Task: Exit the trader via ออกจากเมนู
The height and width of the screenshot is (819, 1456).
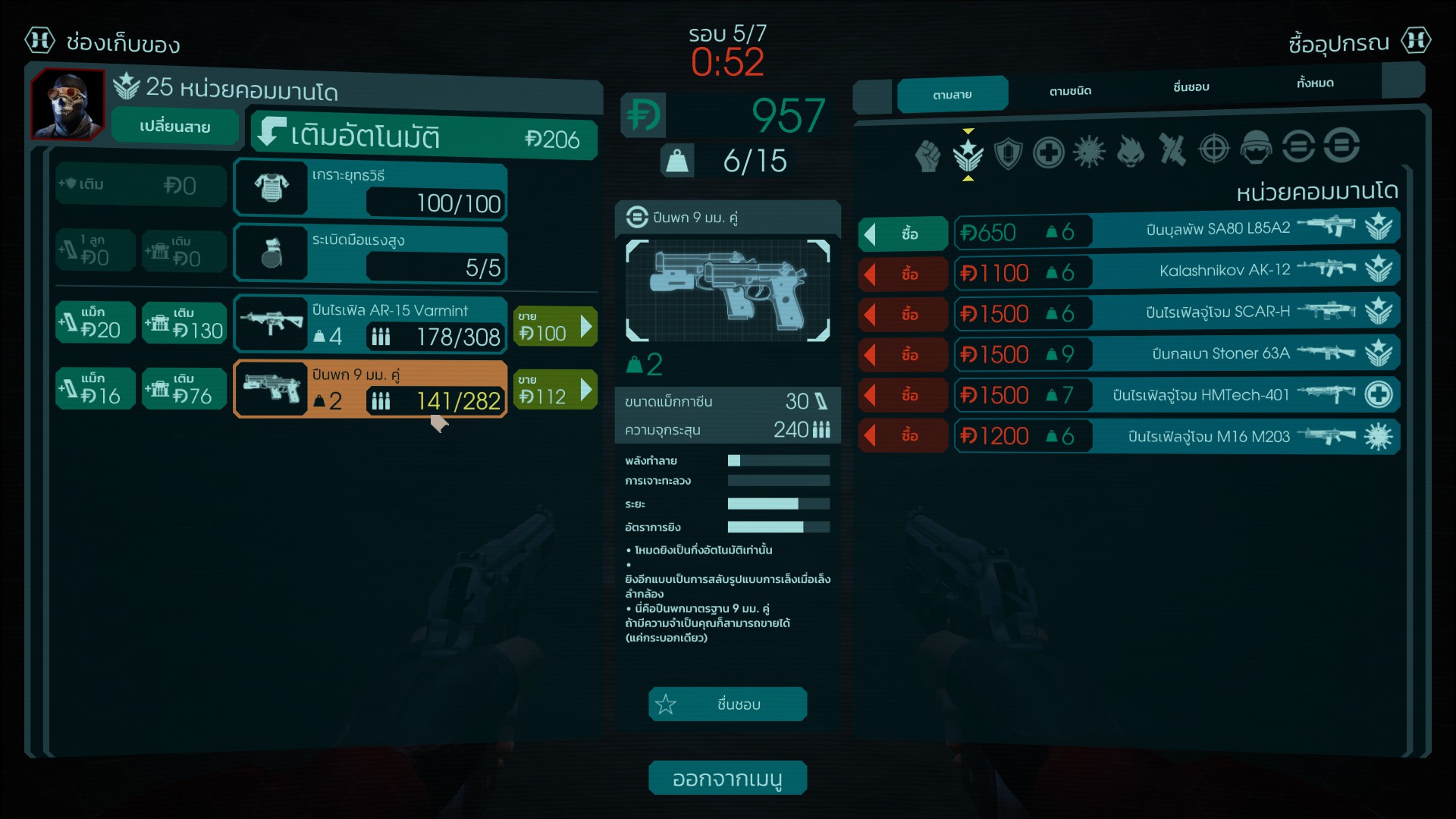Action: pos(727,779)
